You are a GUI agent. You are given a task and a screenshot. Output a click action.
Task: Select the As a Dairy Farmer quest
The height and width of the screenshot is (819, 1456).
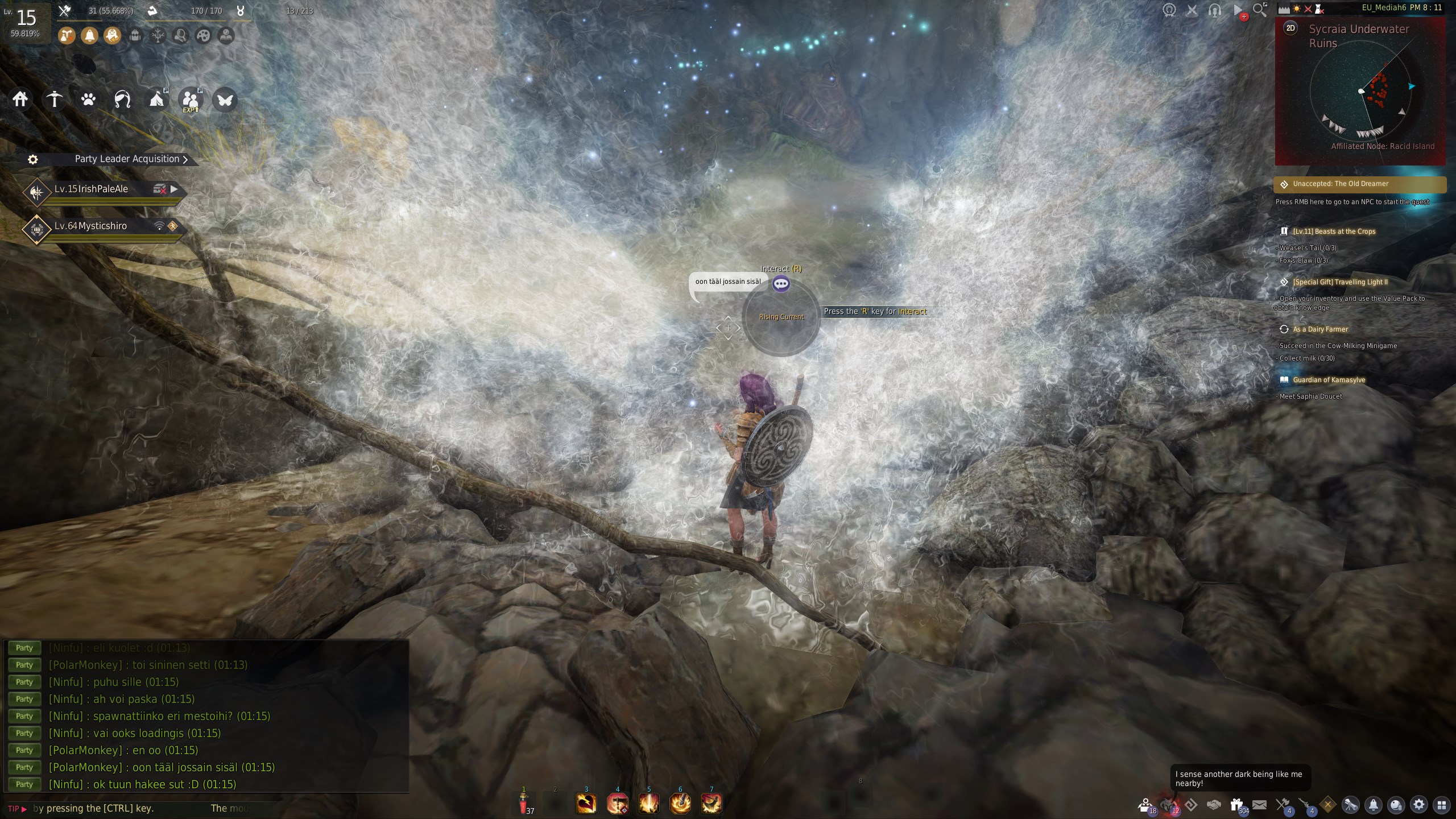coord(1320,329)
